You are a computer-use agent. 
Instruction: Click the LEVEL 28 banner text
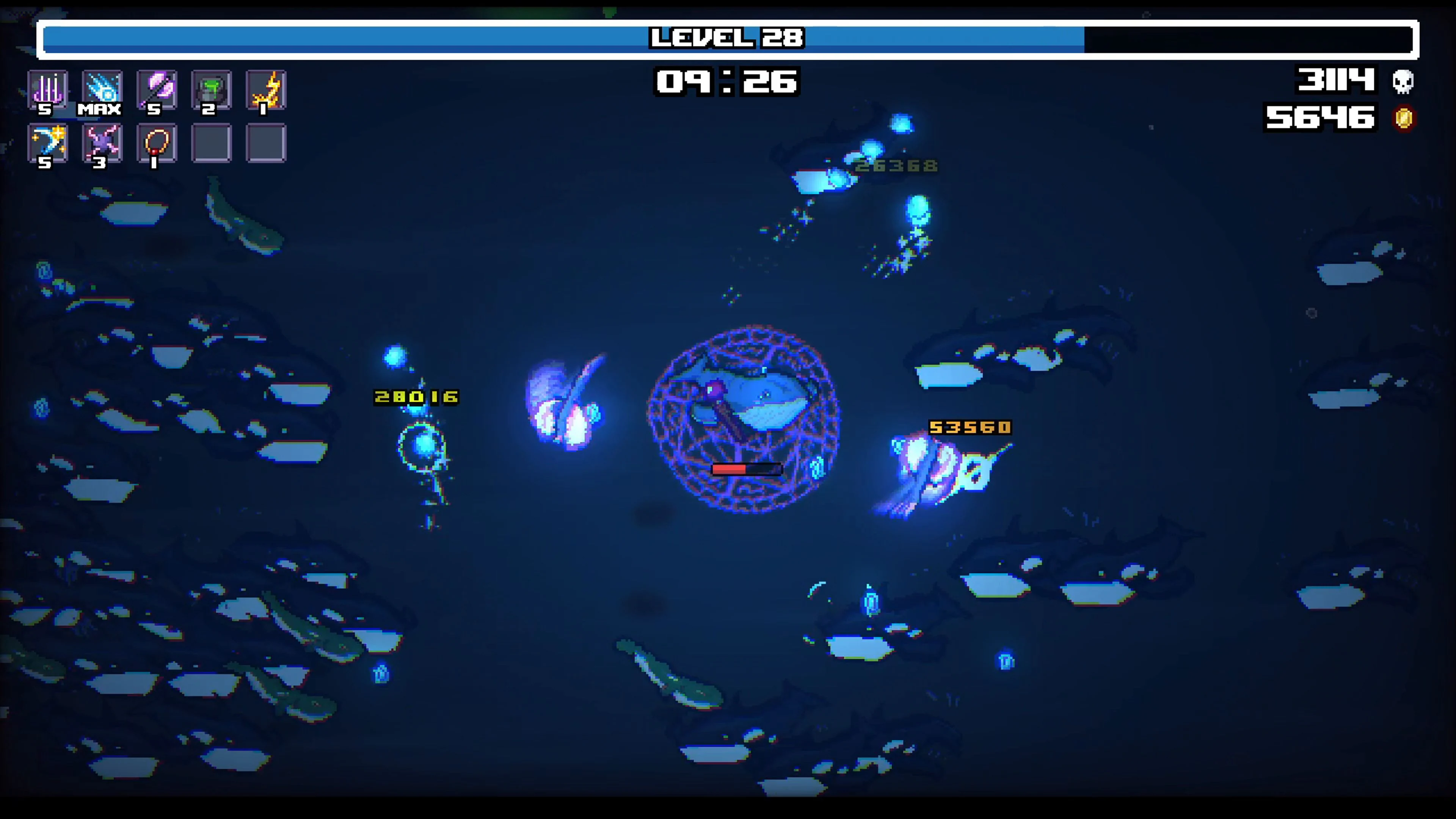[728, 38]
